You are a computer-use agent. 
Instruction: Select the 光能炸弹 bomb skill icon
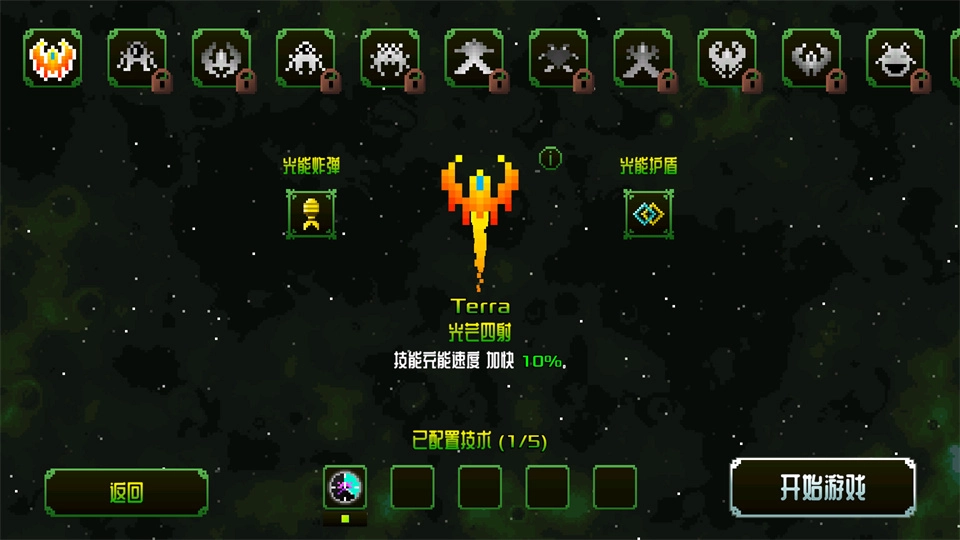[x=310, y=213]
